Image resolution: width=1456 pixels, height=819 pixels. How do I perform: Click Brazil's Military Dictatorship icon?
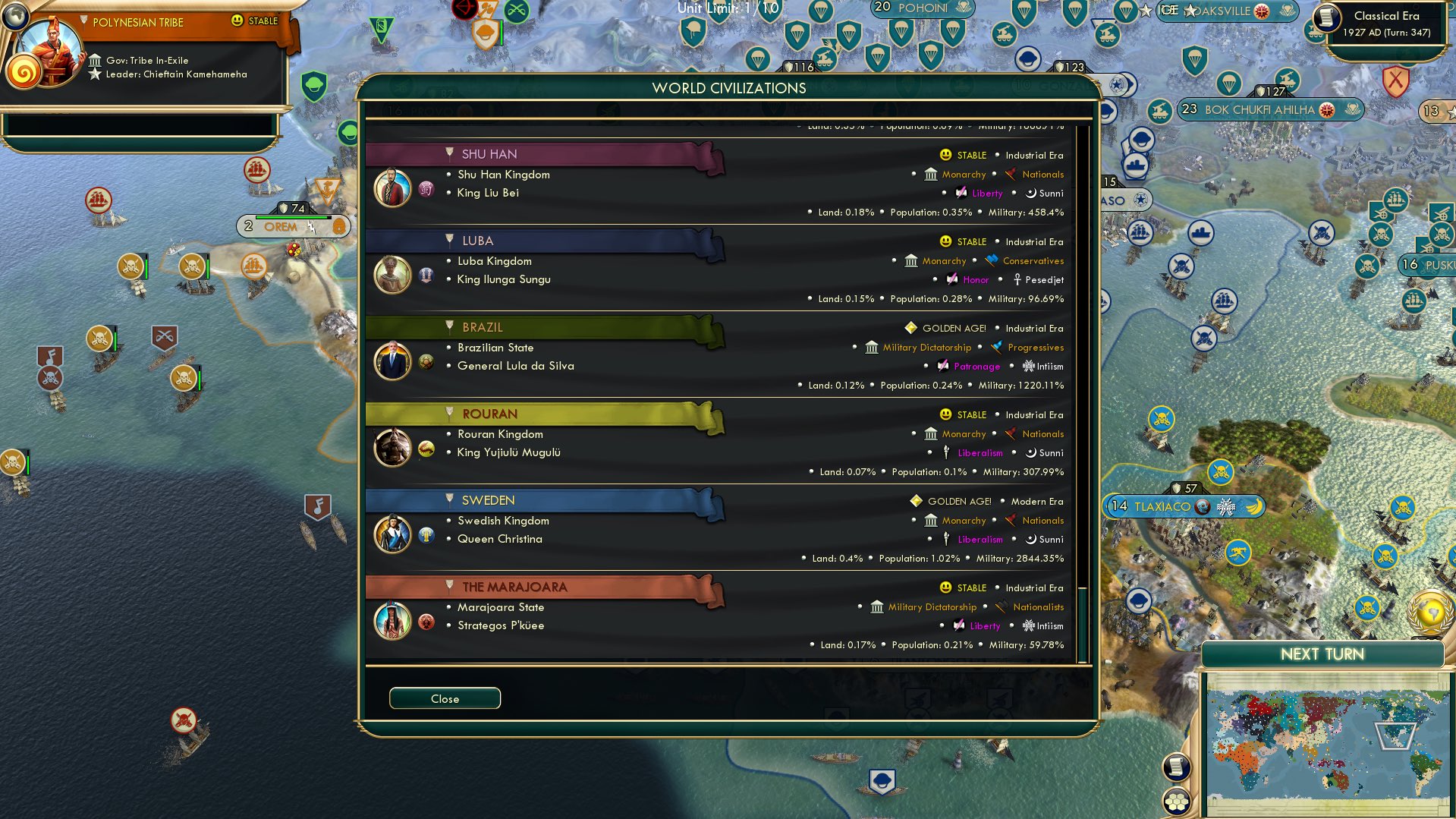871,348
